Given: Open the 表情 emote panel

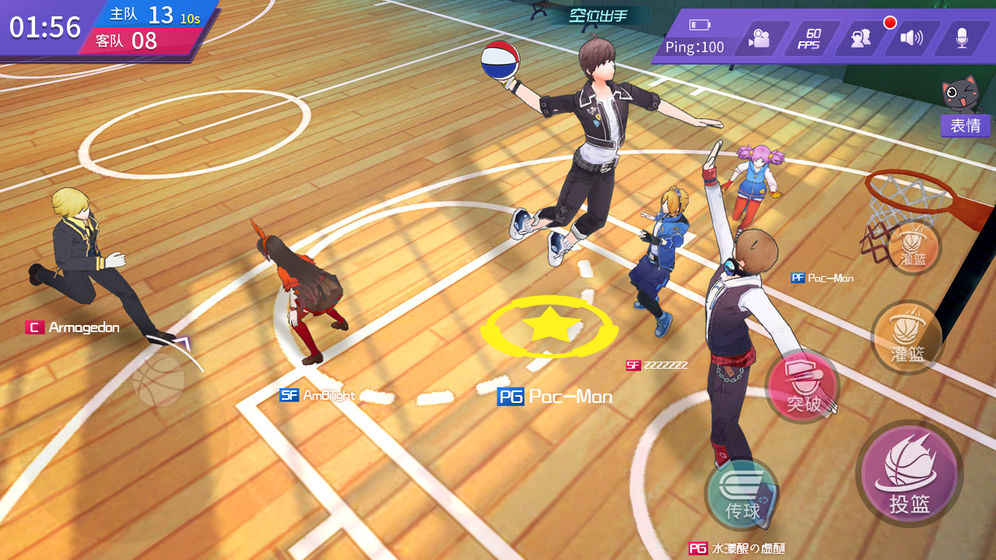Looking at the screenshot, I should [964, 126].
